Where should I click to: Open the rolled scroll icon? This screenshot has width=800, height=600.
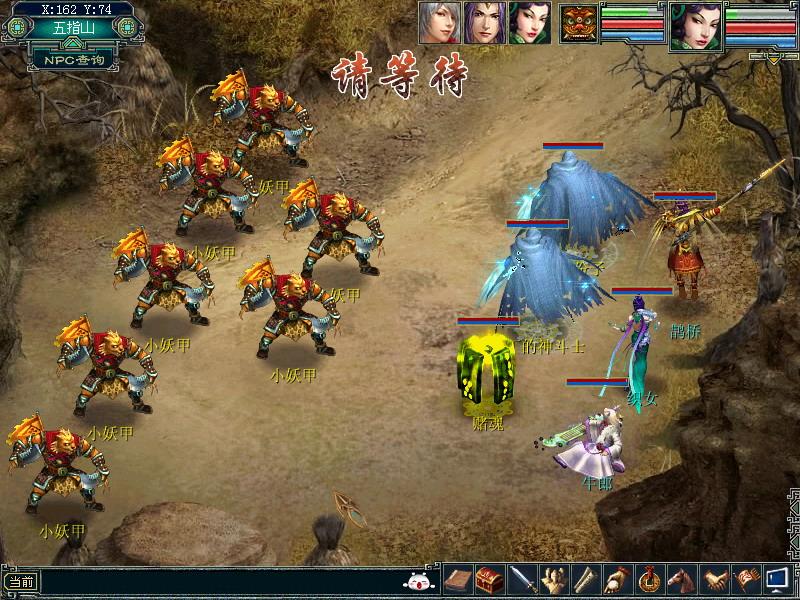pos(585,579)
